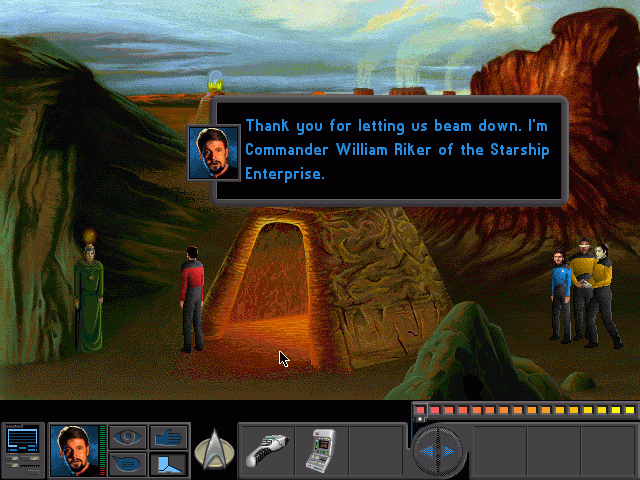The height and width of the screenshot is (480, 640).
Task: Choose the boot walk action
Action: [x=167, y=463]
